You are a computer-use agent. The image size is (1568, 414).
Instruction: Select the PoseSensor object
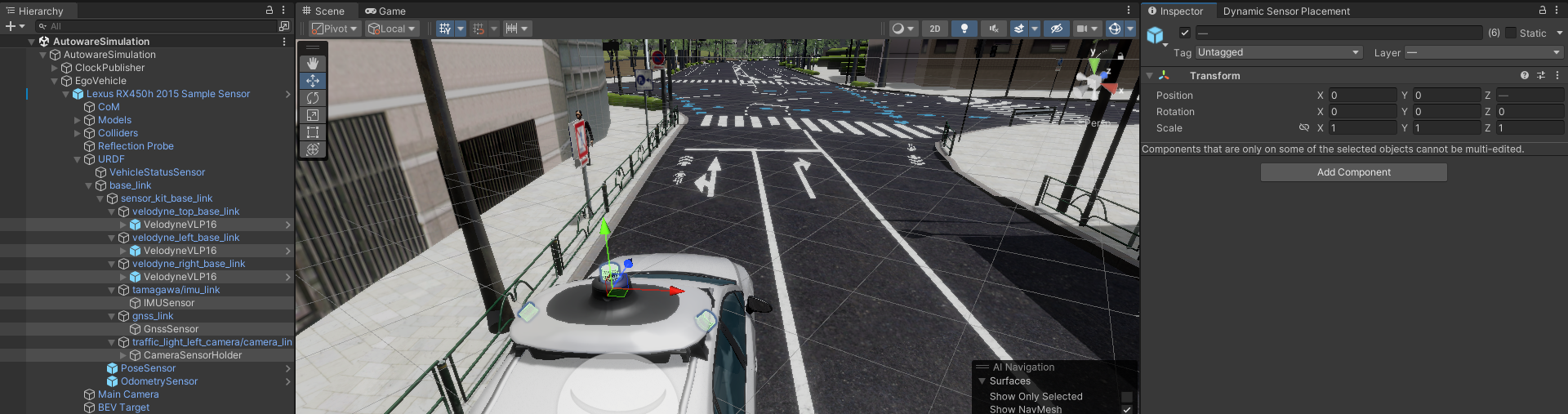click(x=148, y=368)
